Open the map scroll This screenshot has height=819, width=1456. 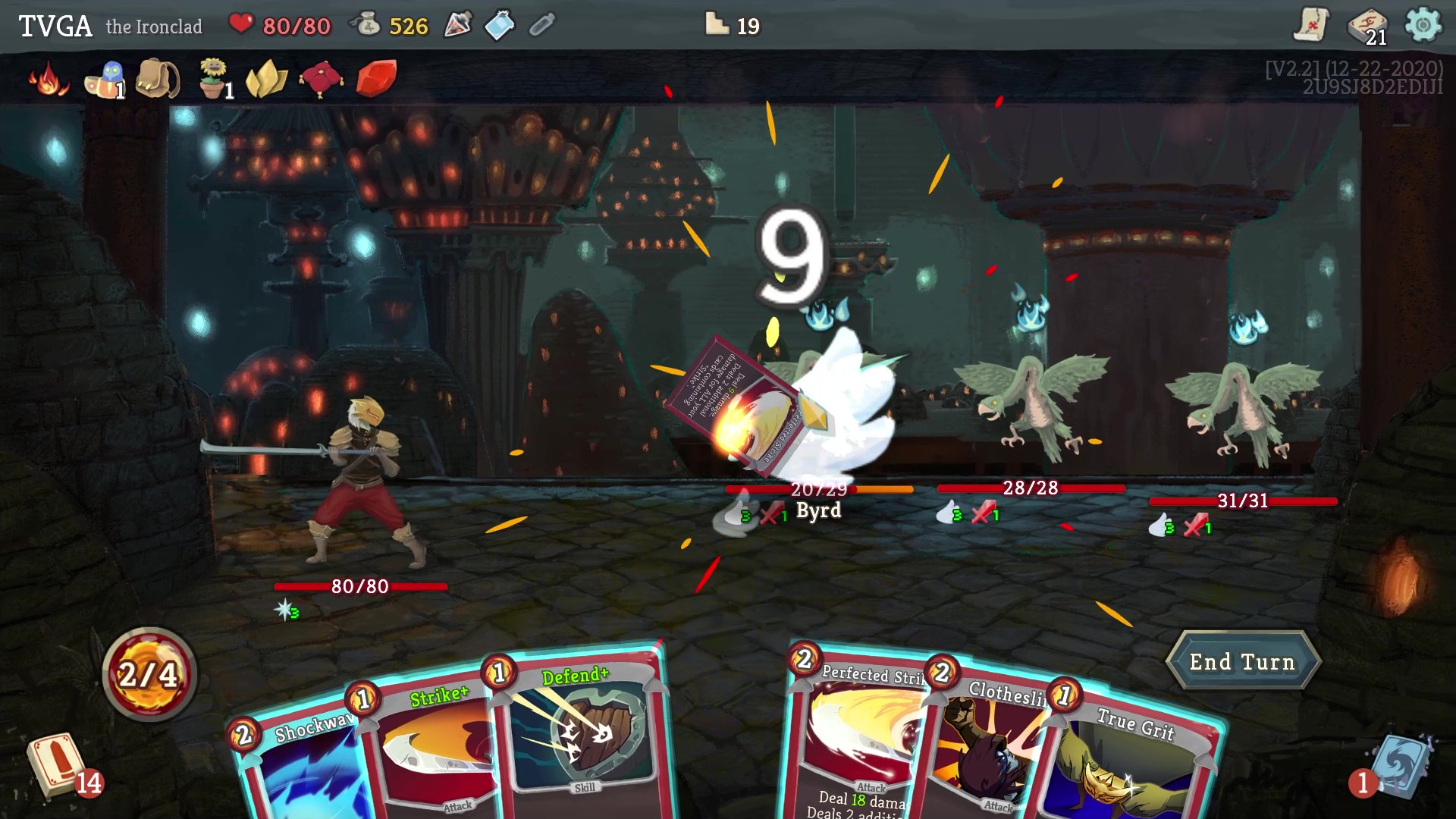pyautogui.click(x=1310, y=26)
